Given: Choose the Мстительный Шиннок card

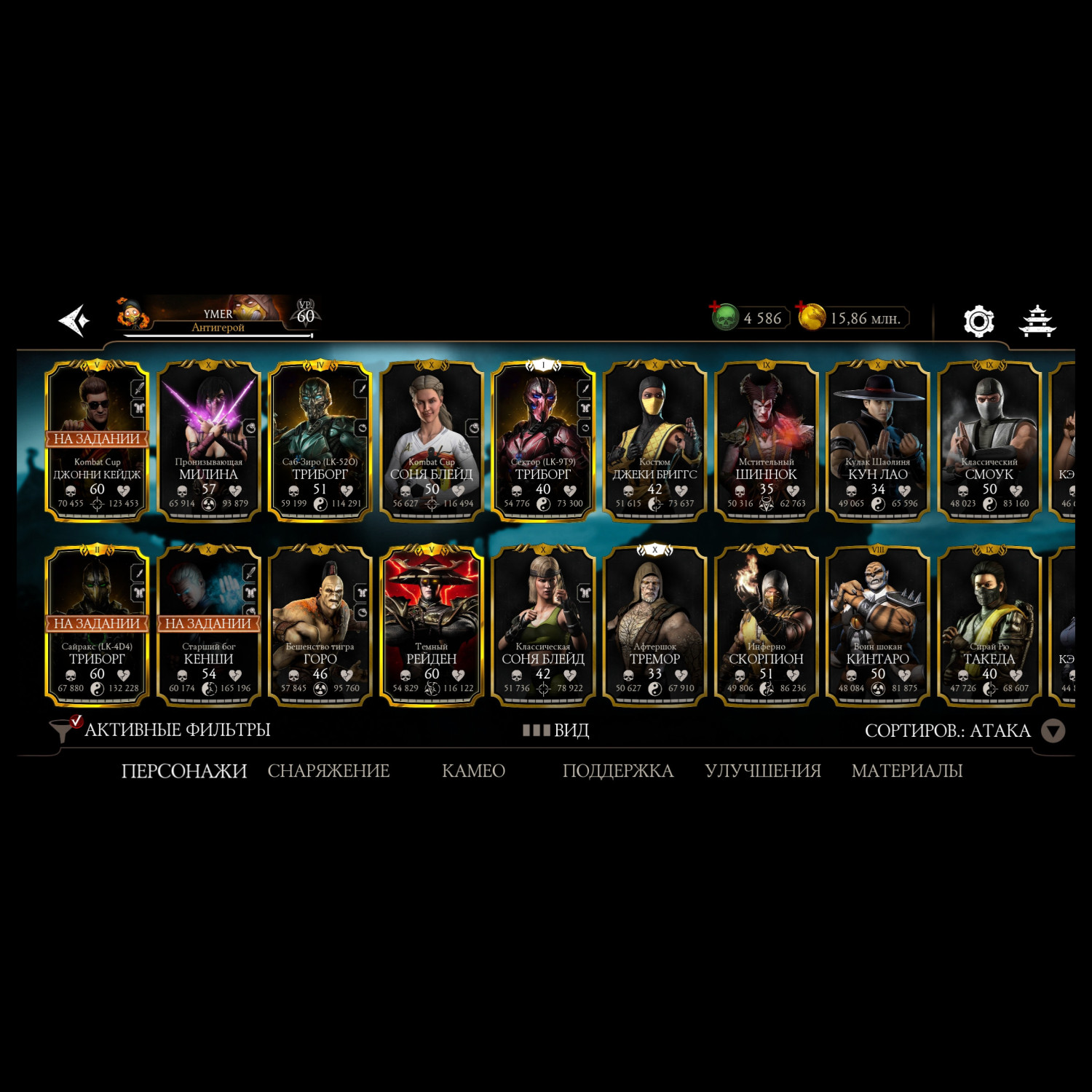Looking at the screenshot, I should point(766,441).
